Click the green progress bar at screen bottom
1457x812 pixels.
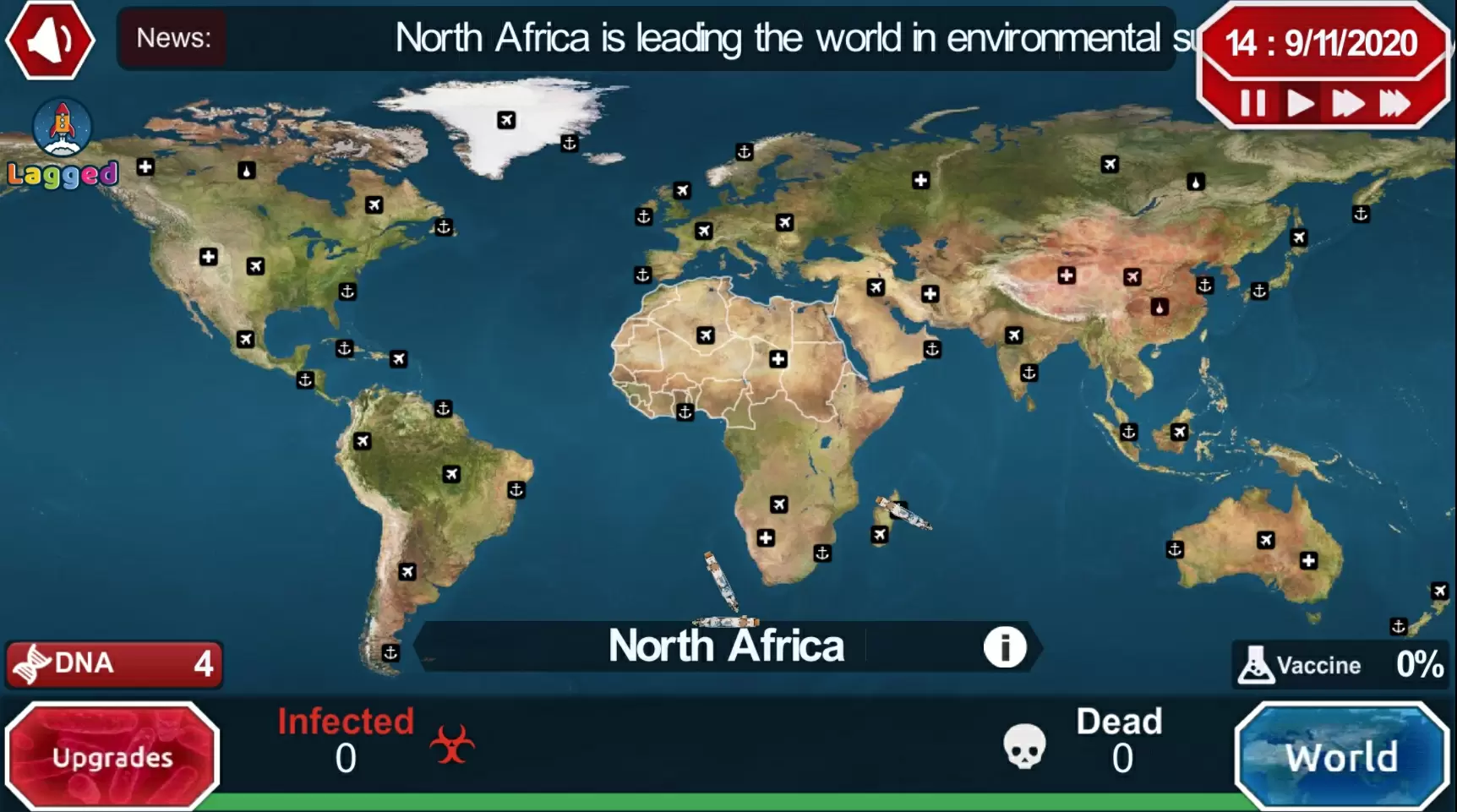tap(727, 803)
